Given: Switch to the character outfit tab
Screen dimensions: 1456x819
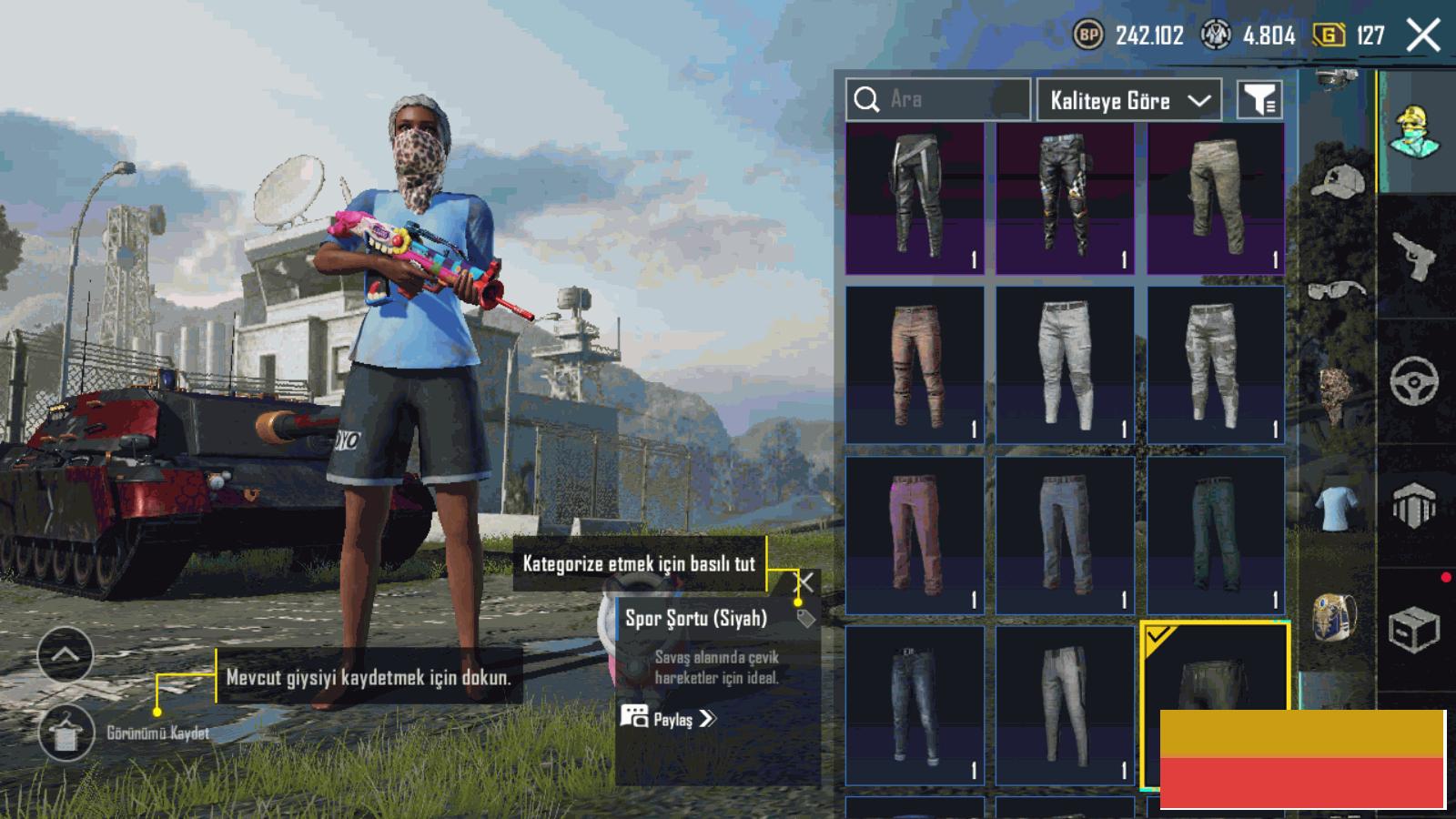Looking at the screenshot, I should [x=1416, y=132].
